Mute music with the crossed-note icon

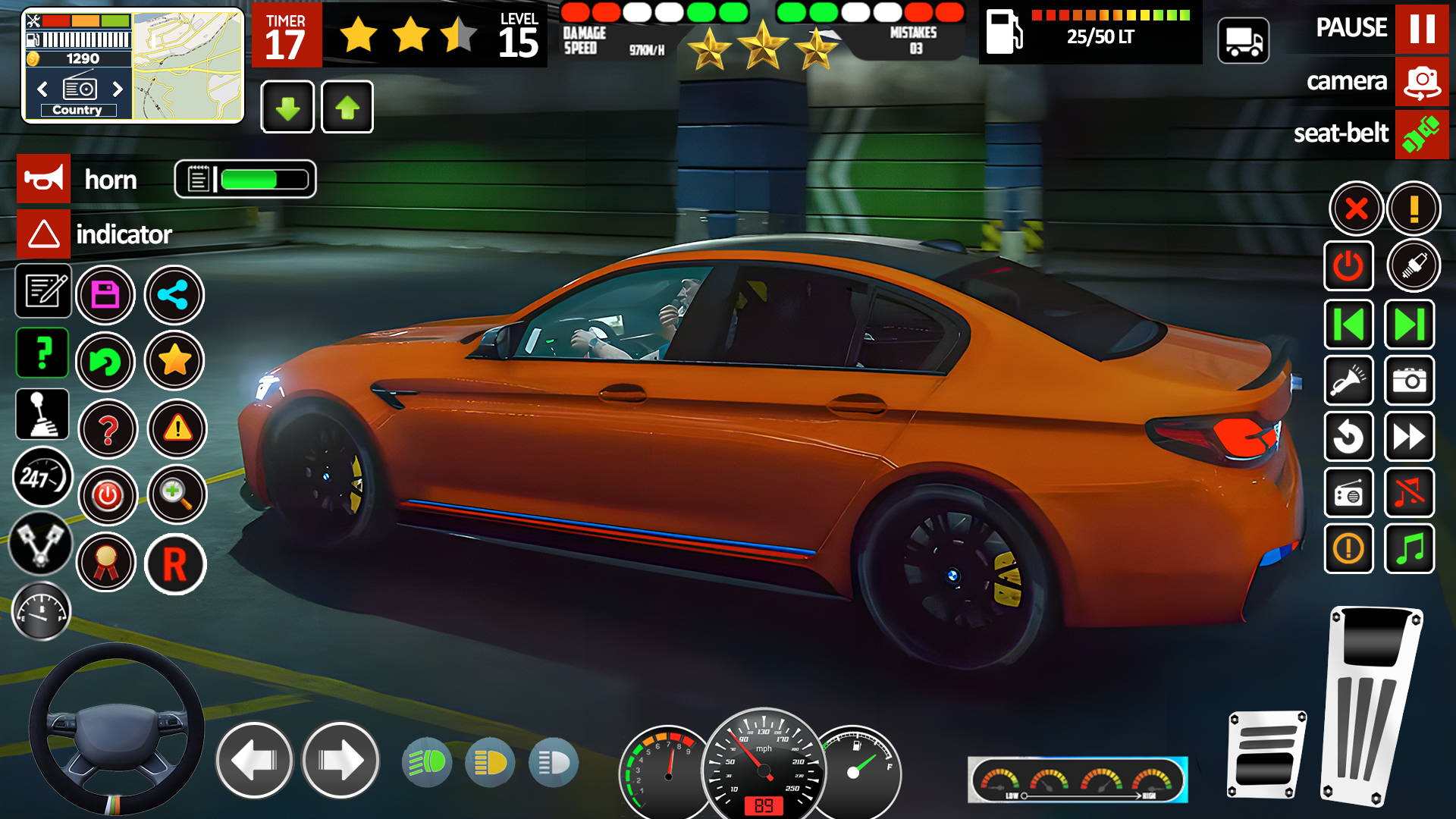coord(1409,493)
